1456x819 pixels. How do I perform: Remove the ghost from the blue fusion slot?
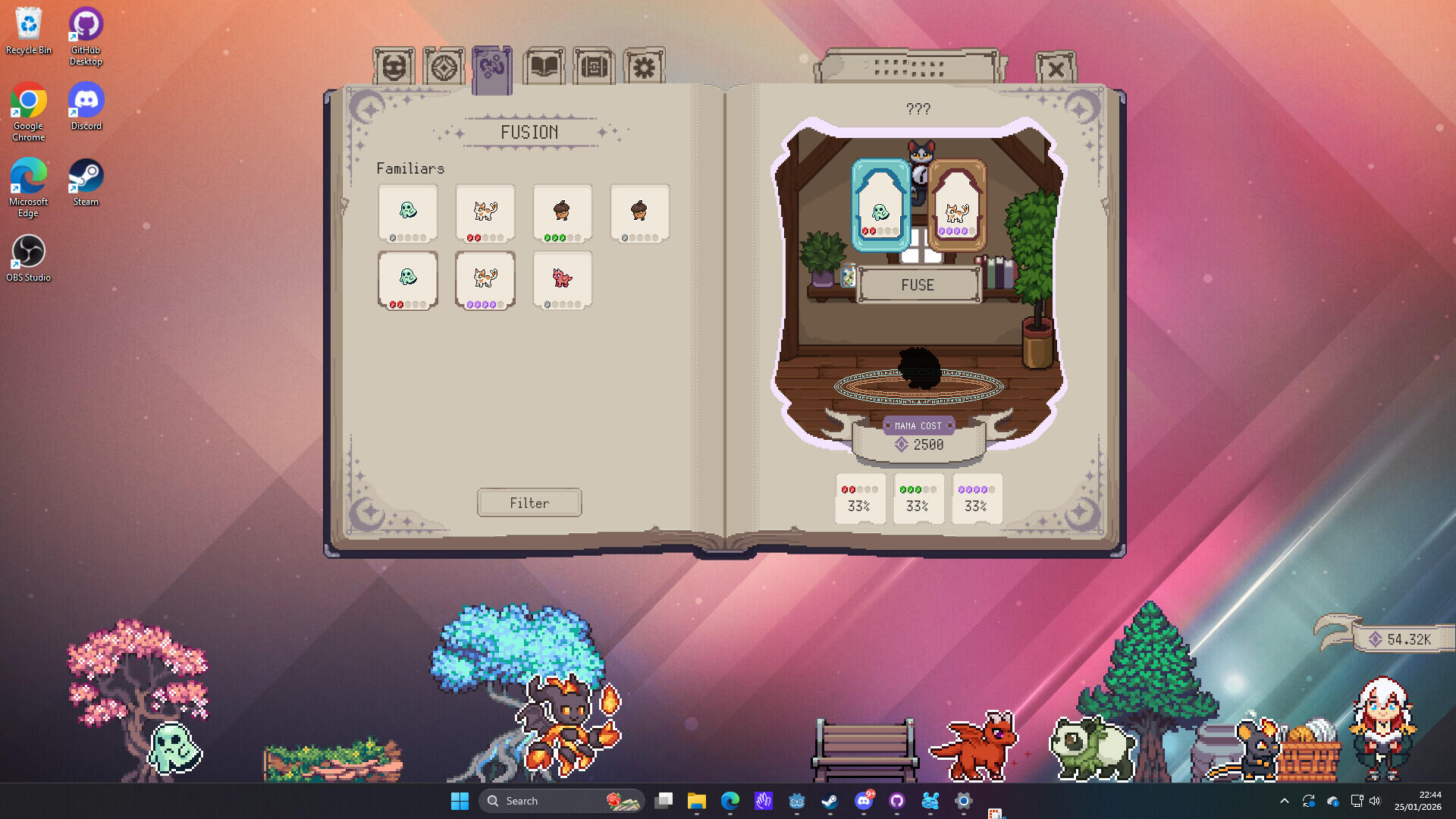click(x=880, y=206)
